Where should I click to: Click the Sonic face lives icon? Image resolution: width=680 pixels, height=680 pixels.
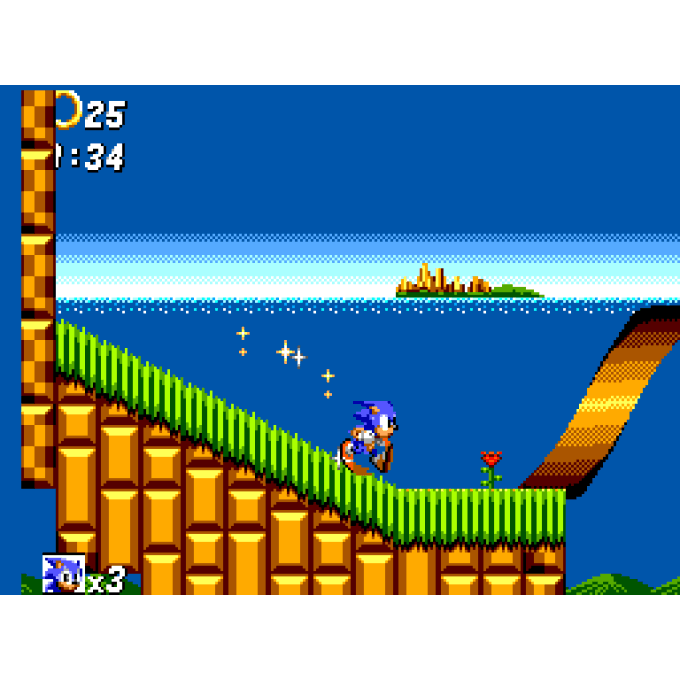[63, 574]
